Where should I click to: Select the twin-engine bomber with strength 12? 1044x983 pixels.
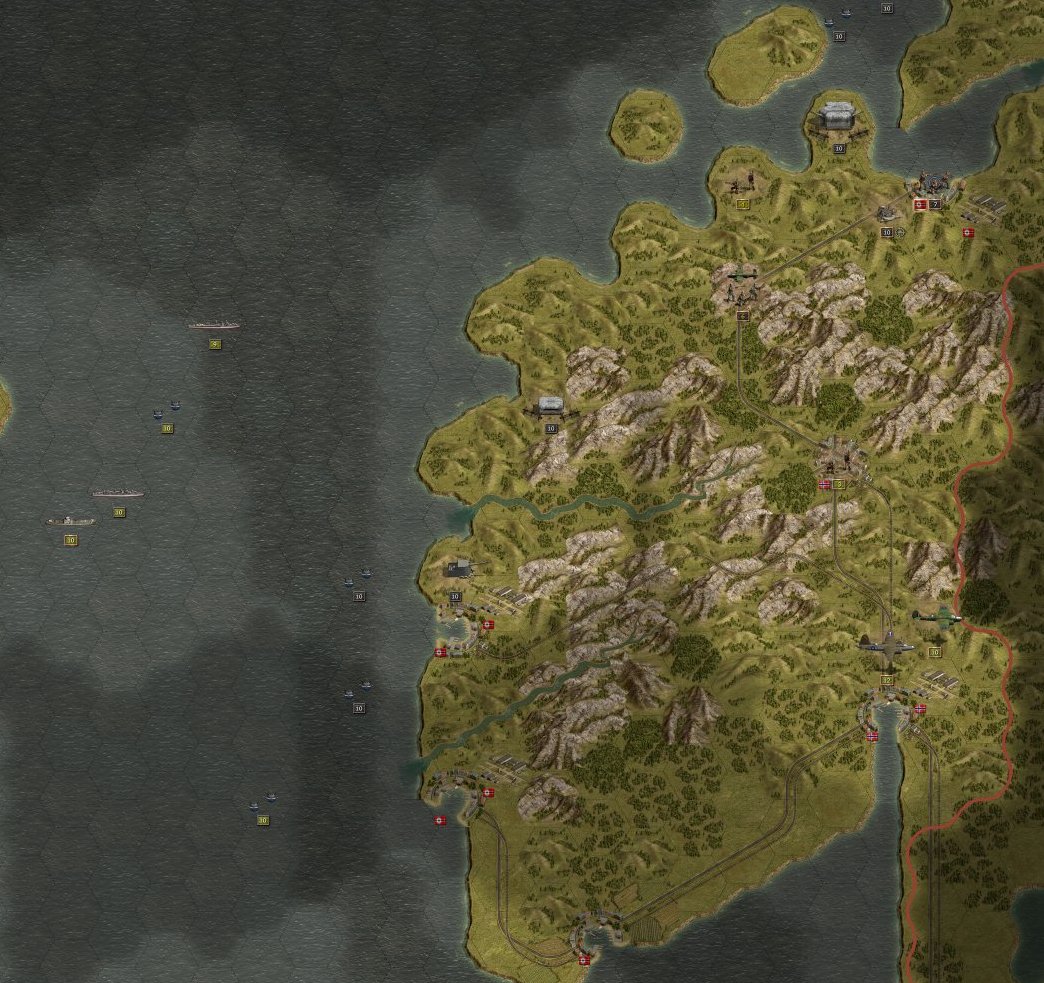(x=886, y=647)
